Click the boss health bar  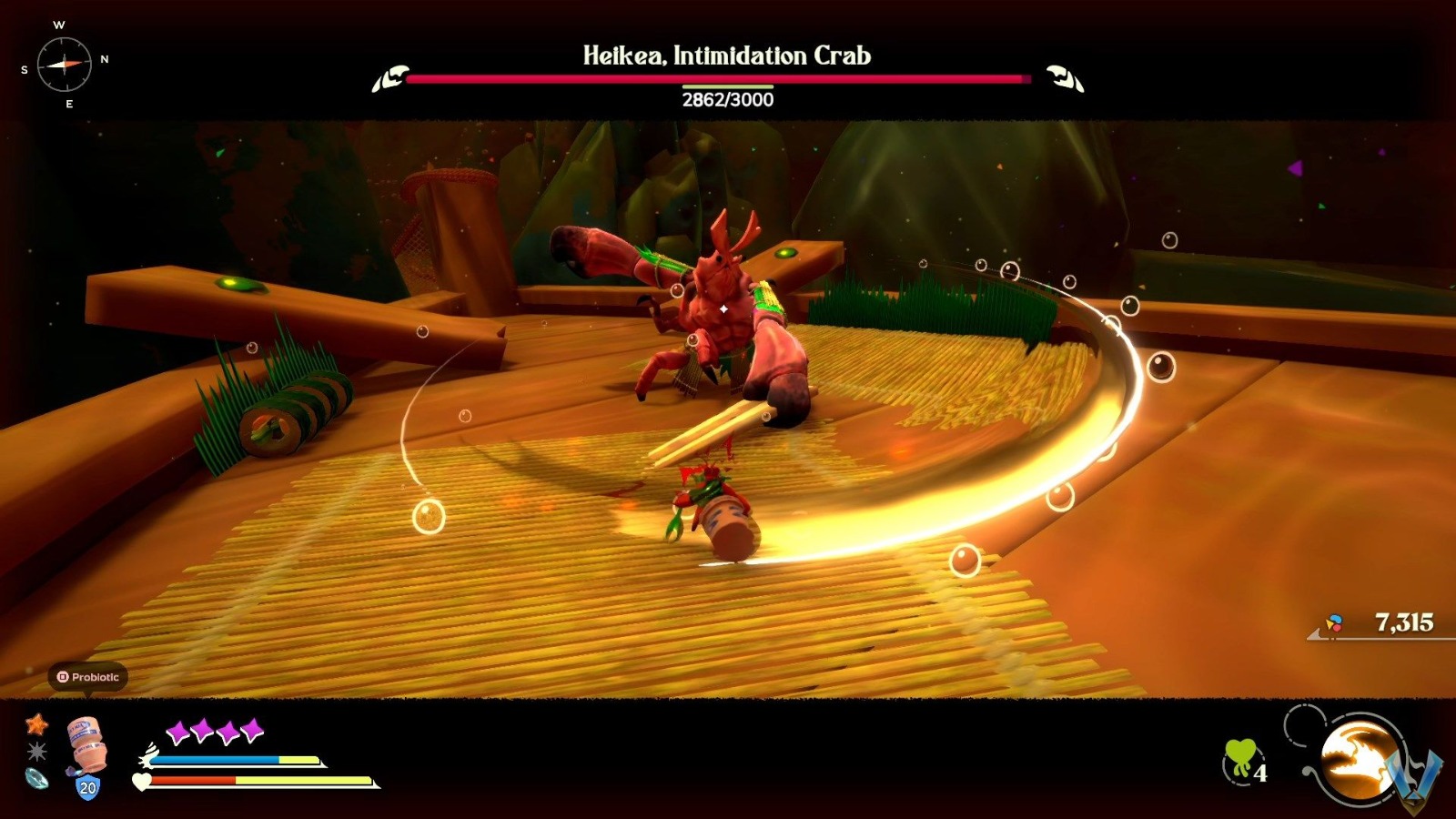coord(726,81)
